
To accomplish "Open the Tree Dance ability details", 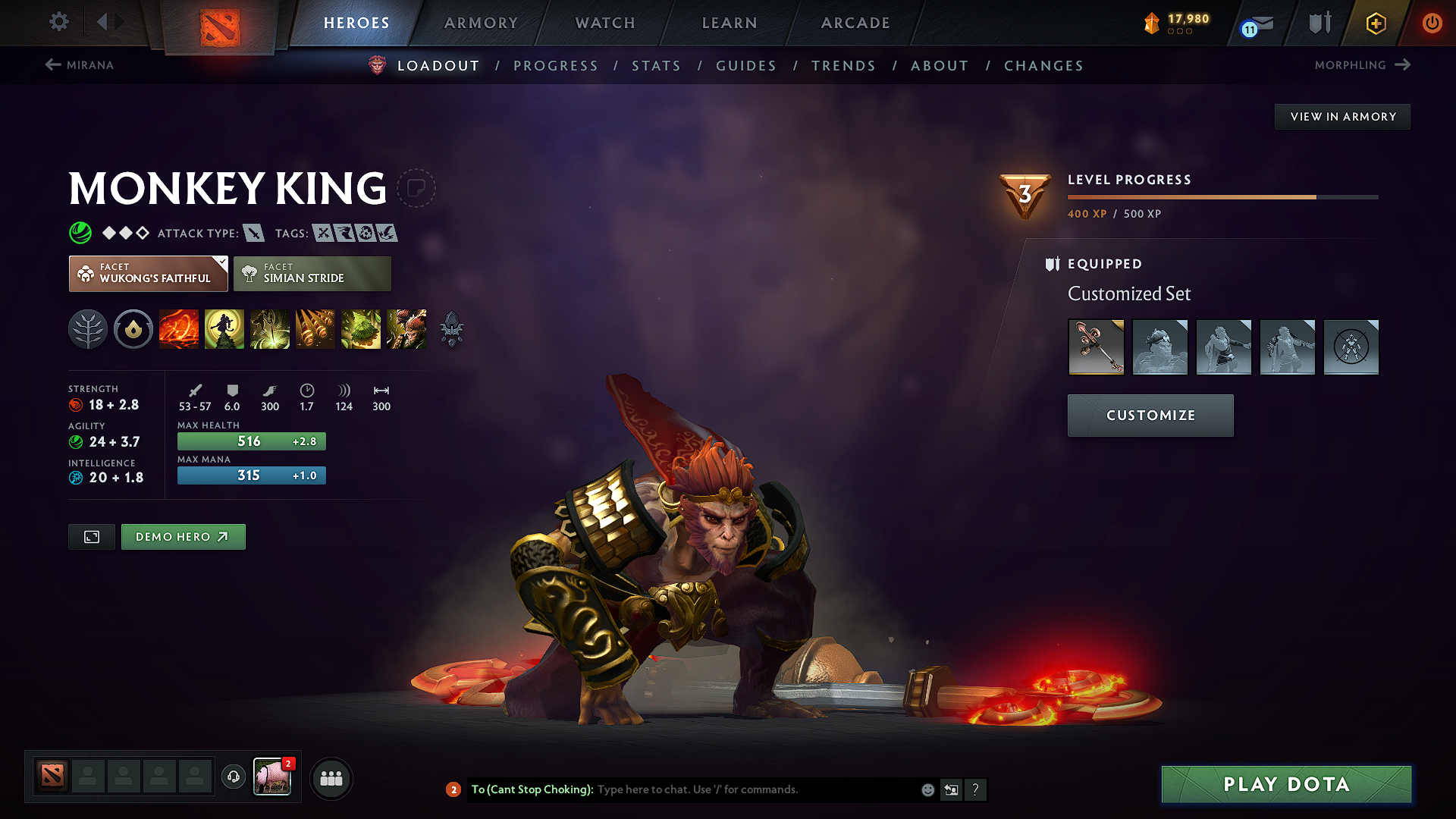I will click(224, 329).
